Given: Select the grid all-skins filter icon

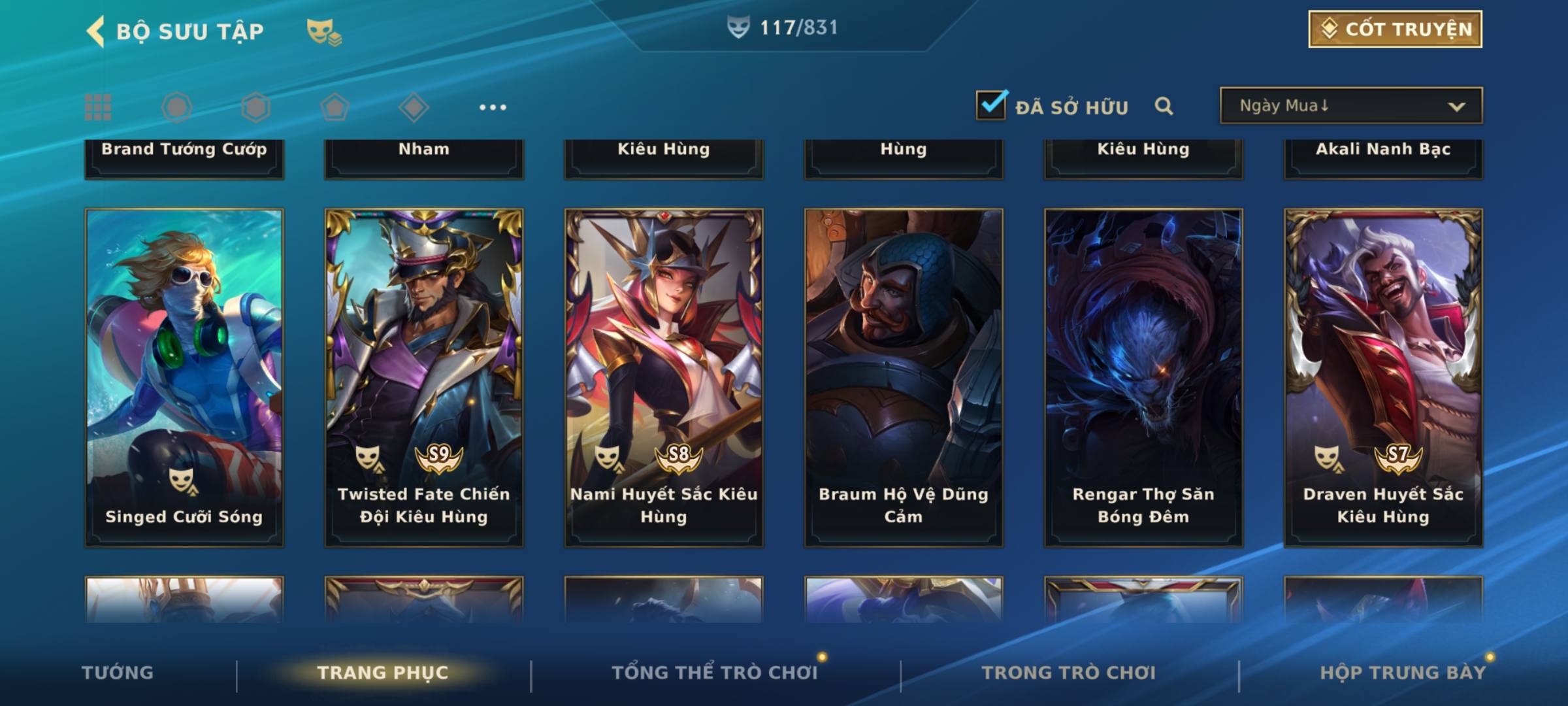Looking at the screenshot, I should 98,107.
